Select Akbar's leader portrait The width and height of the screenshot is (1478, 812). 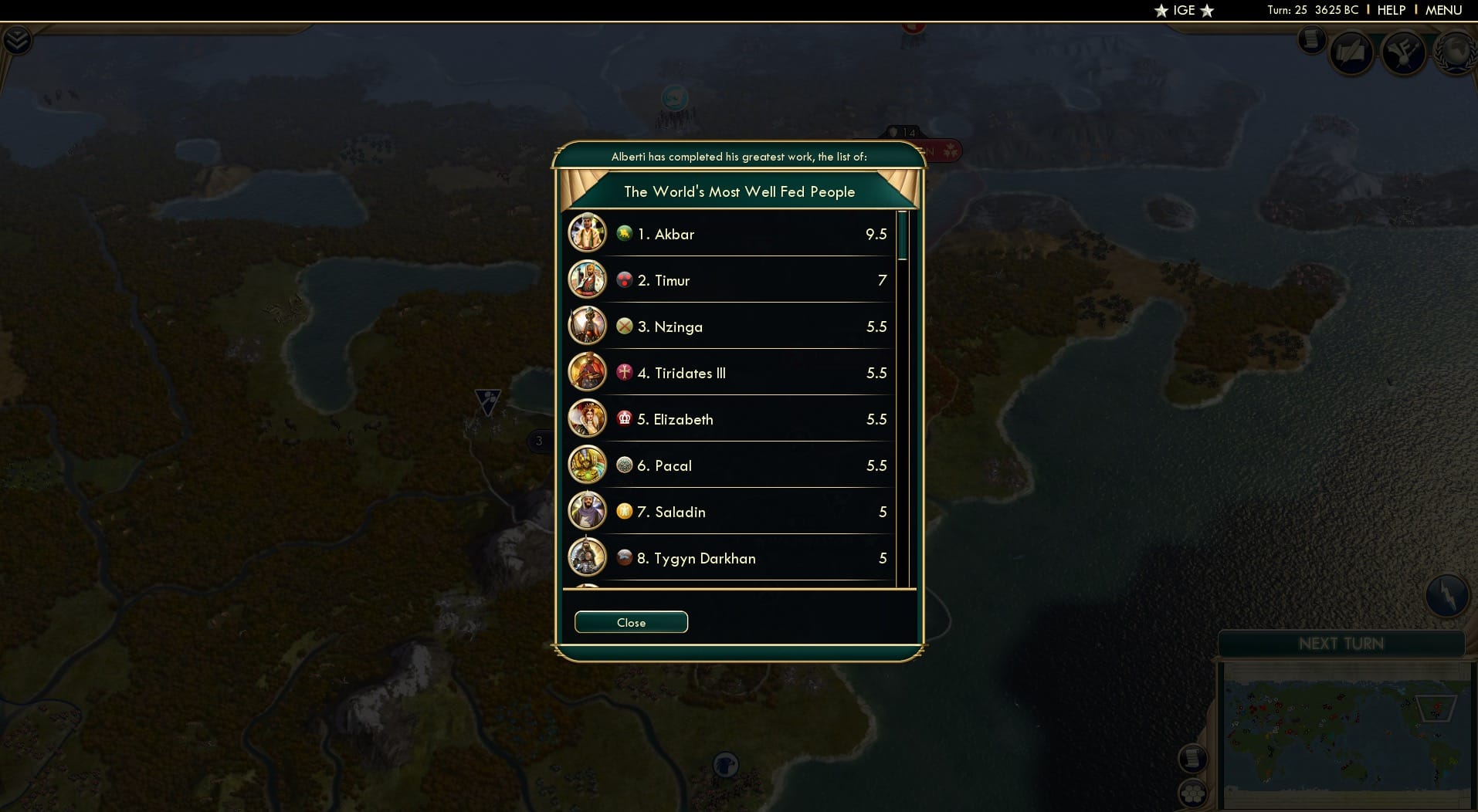588,232
